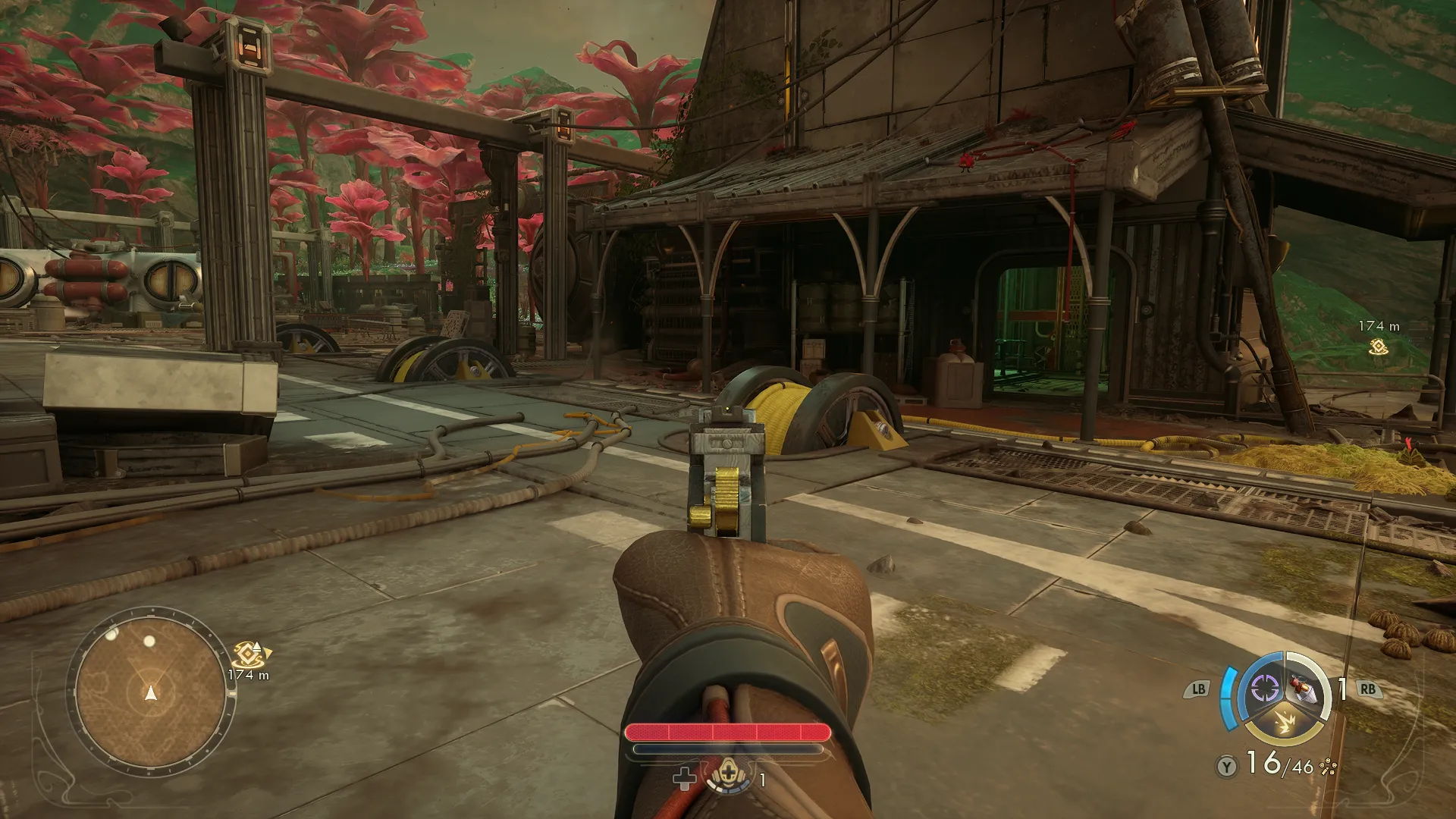Select the quest marker beside the minimap
The width and height of the screenshot is (1456, 819).
[x=248, y=654]
